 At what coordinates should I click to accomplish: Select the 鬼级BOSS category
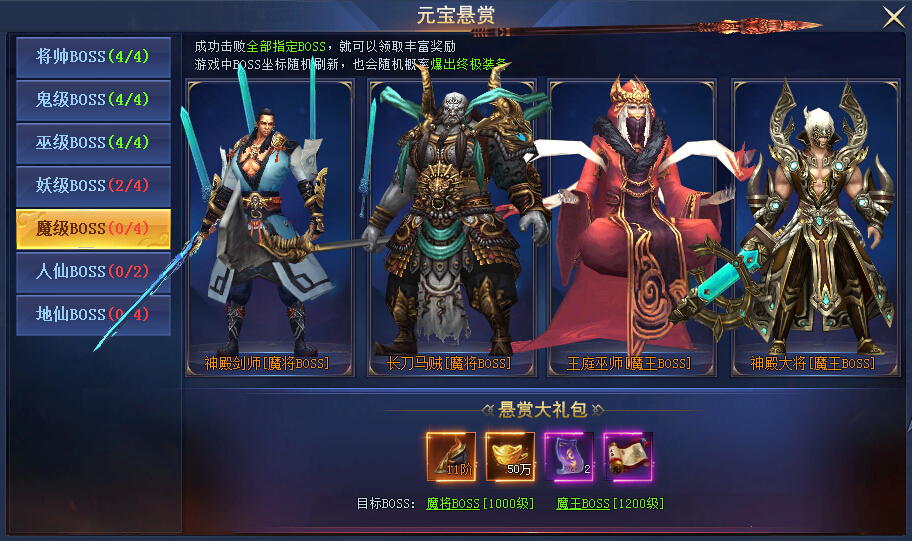pos(93,100)
